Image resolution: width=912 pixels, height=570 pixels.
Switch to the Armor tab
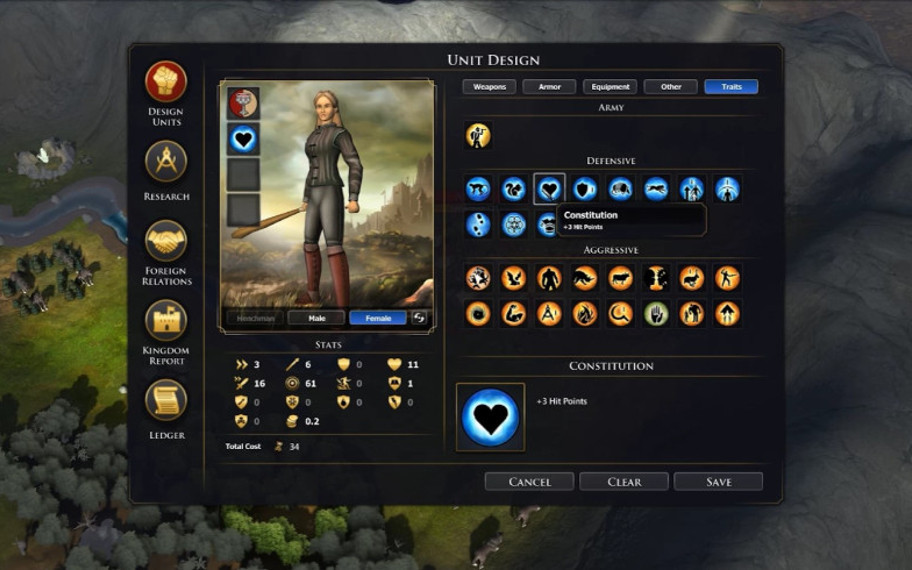pyautogui.click(x=549, y=87)
